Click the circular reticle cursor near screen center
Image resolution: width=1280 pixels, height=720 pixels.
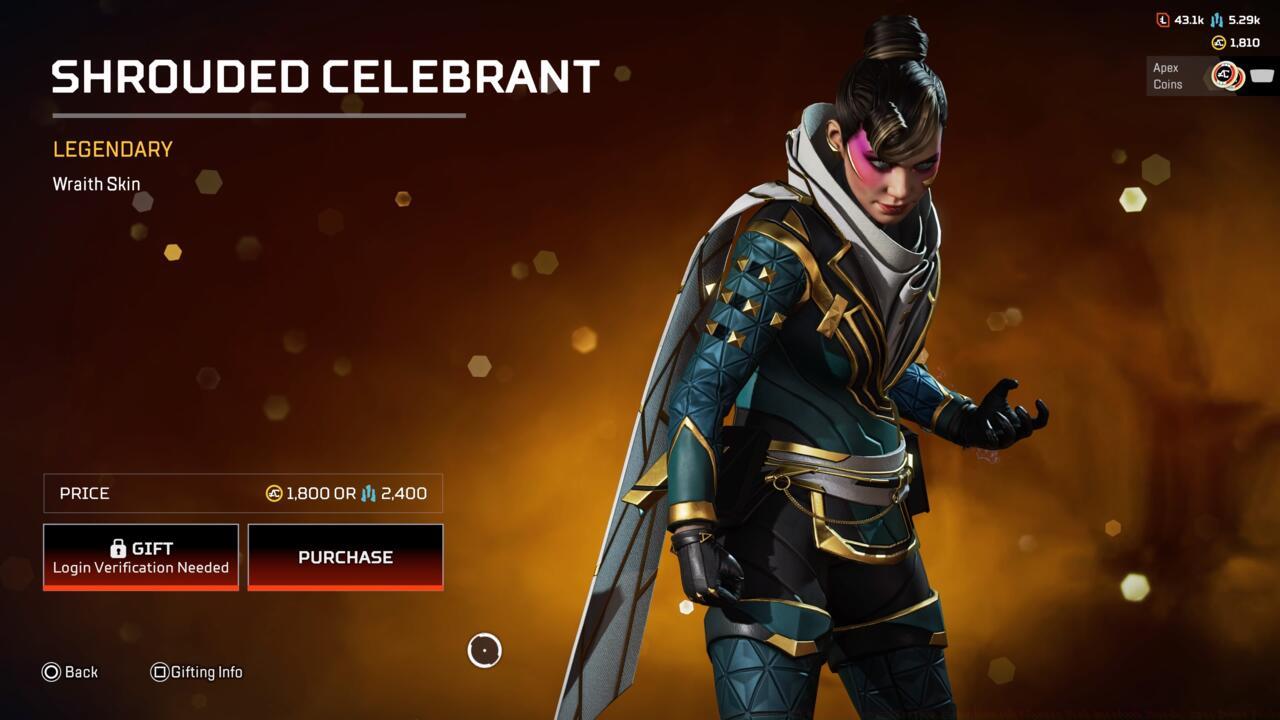[x=484, y=651]
